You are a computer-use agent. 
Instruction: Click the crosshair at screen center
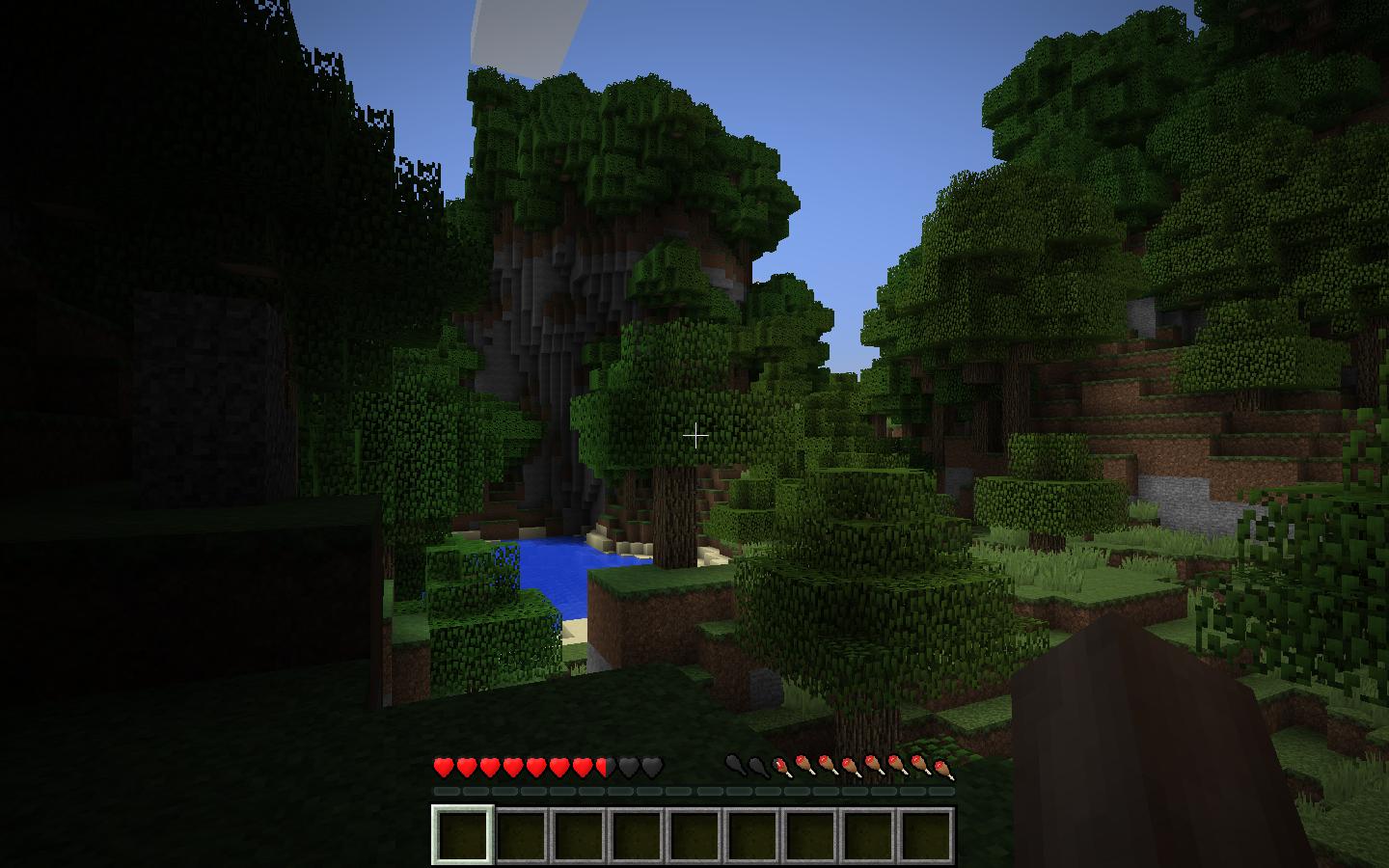696,435
